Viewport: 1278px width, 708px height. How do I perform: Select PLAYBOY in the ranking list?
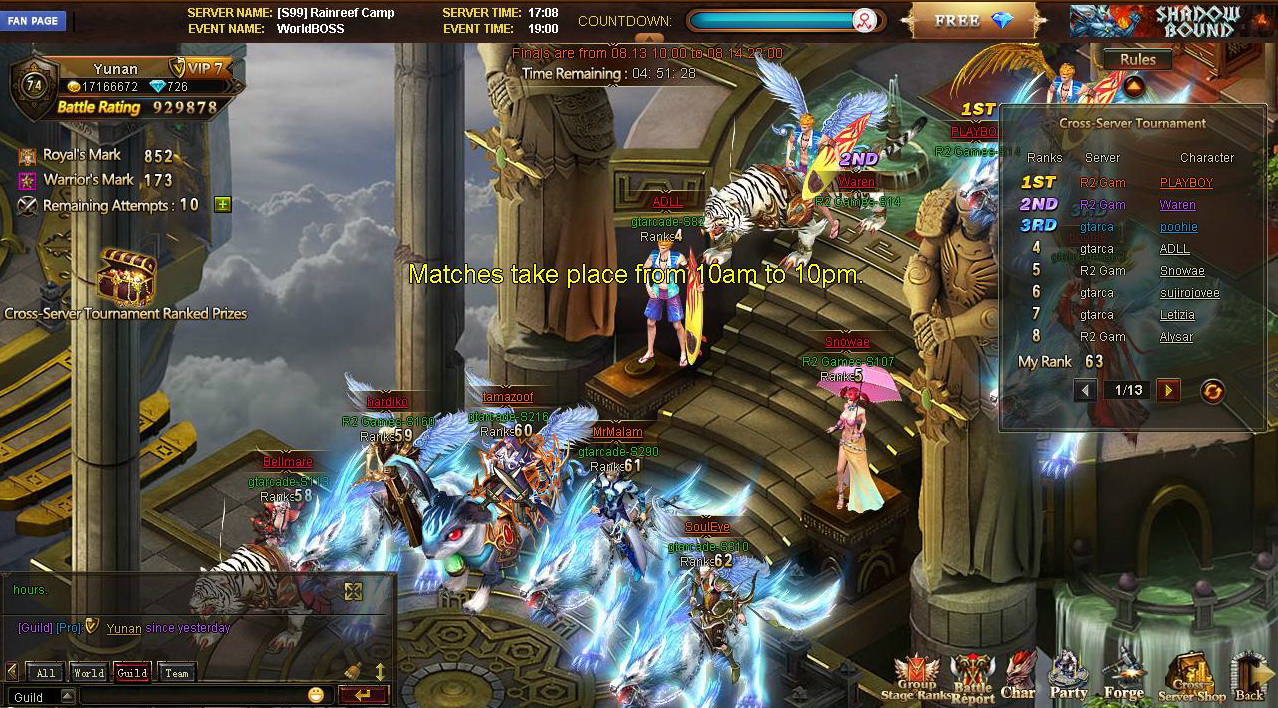coord(1186,183)
